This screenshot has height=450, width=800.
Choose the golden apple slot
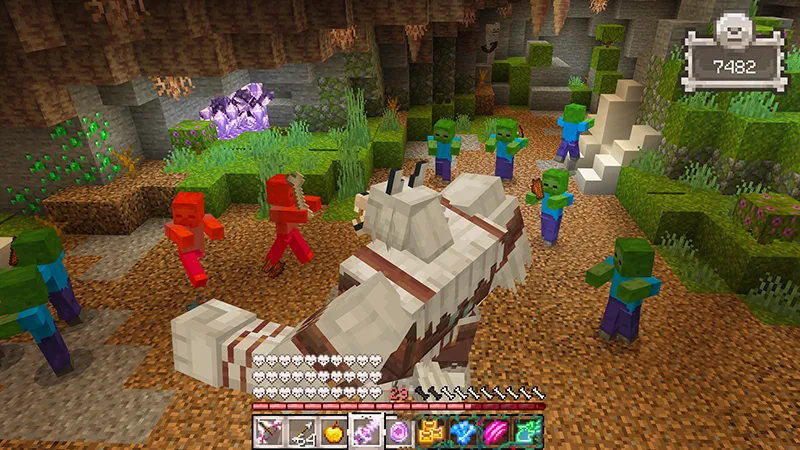click(334, 432)
